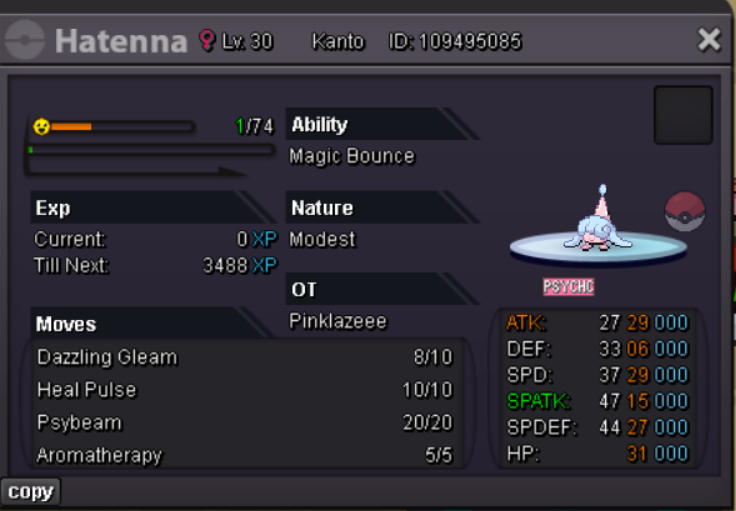Click the Psychic type badge
The width and height of the screenshot is (736, 511).
pos(568,287)
